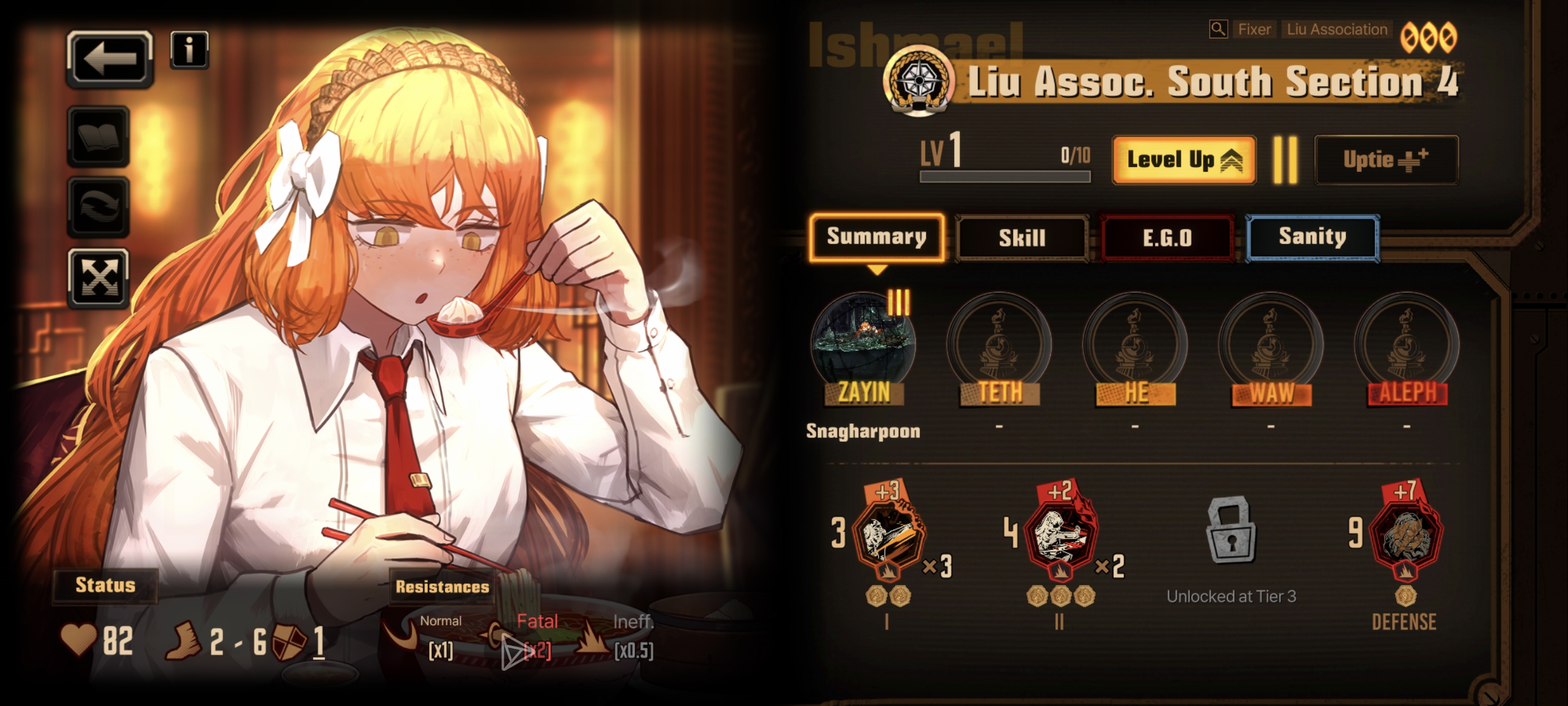This screenshot has height=706, width=1568.
Task: Open the Sanity tab
Action: click(1313, 237)
